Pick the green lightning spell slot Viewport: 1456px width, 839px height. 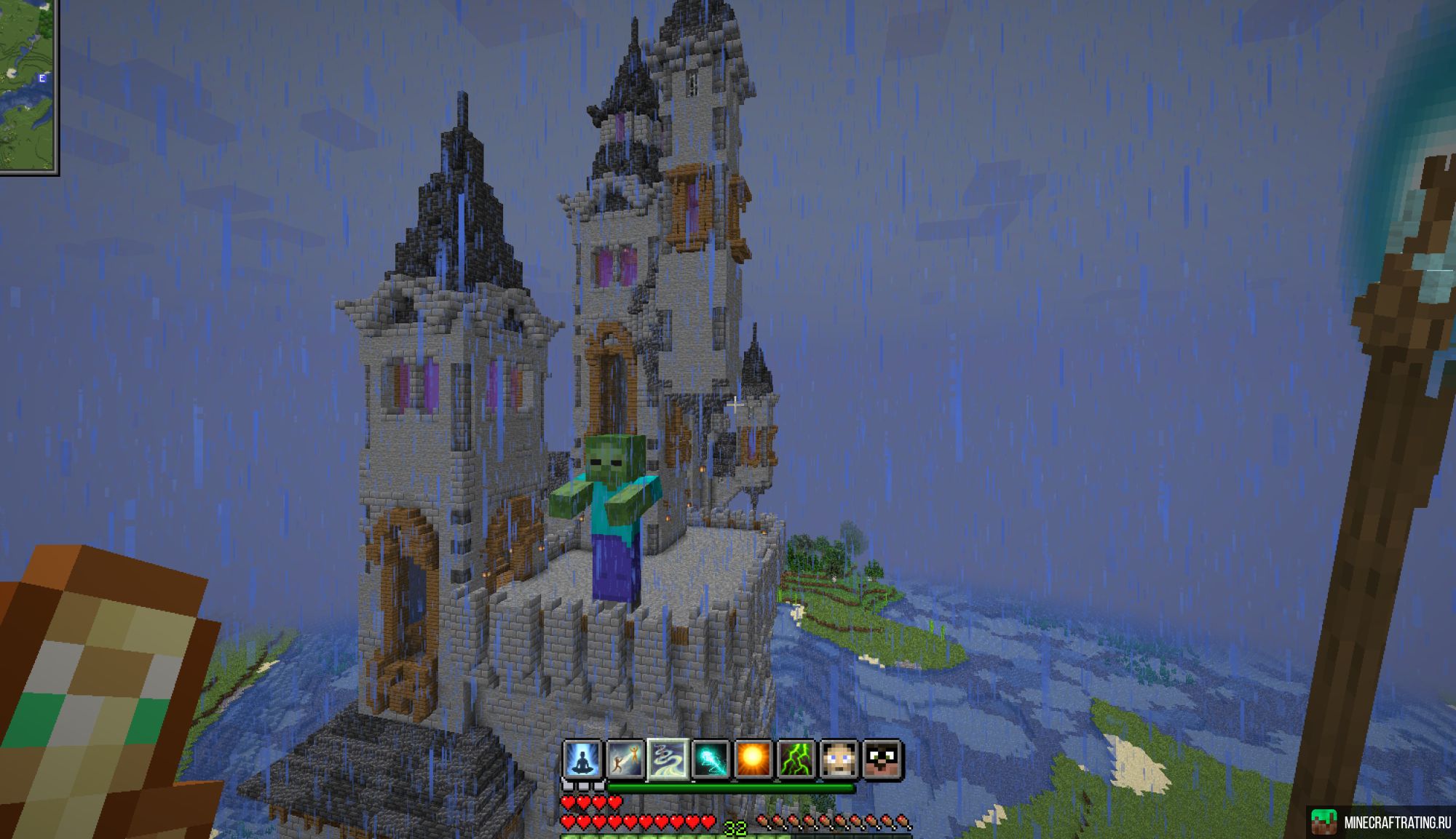[x=796, y=760]
